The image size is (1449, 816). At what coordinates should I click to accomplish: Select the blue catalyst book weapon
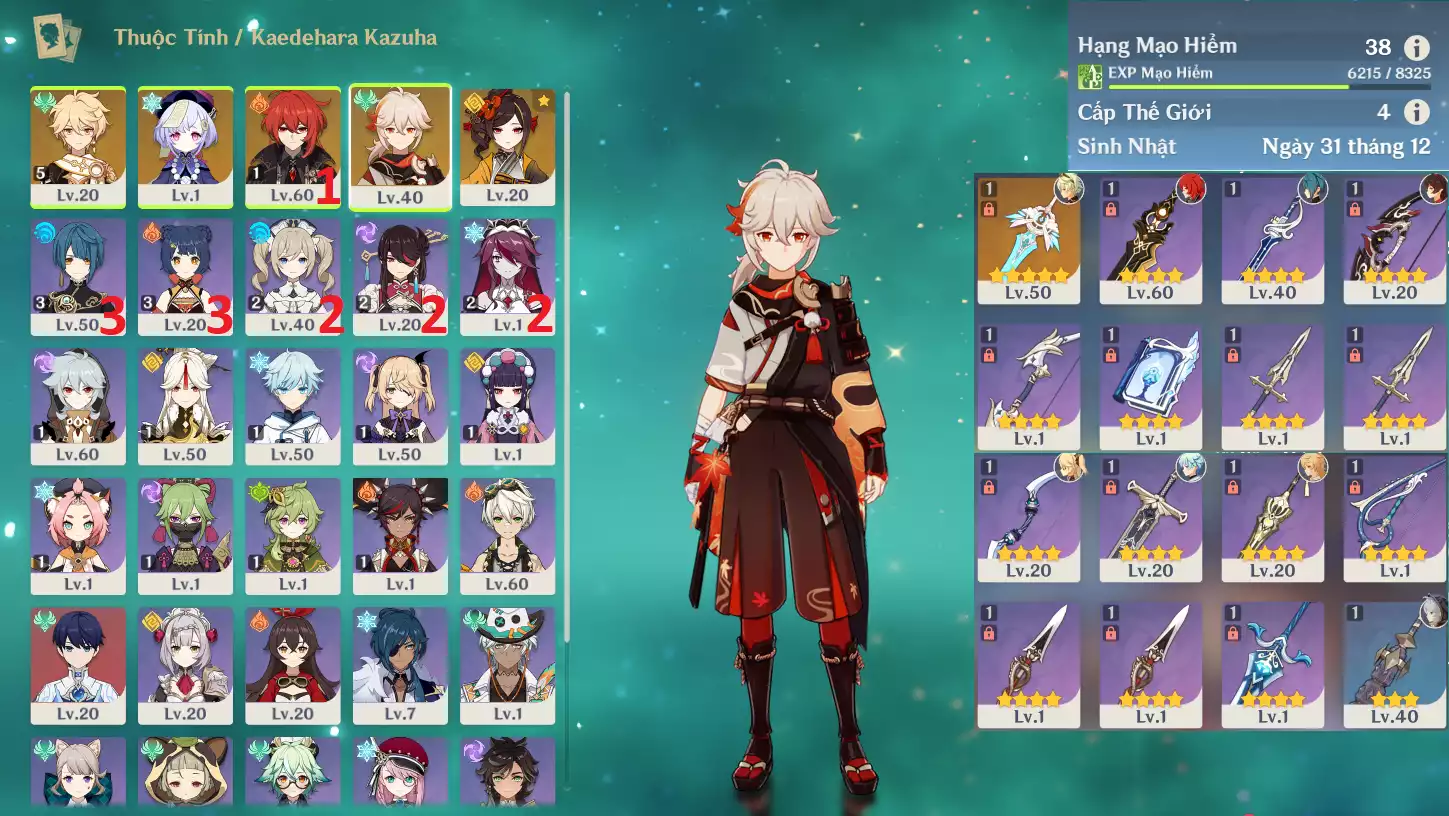coord(1150,387)
